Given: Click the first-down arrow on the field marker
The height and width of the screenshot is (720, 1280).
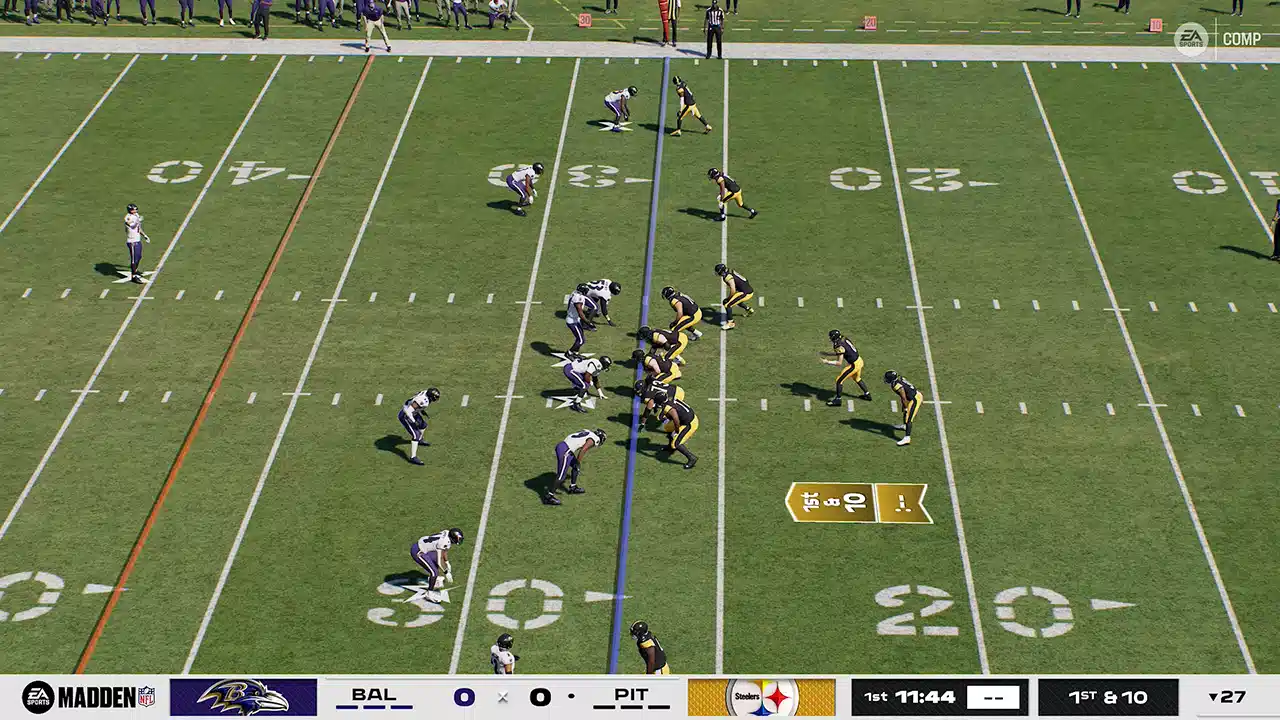Looking at the screenshot, I should (899, 502).
